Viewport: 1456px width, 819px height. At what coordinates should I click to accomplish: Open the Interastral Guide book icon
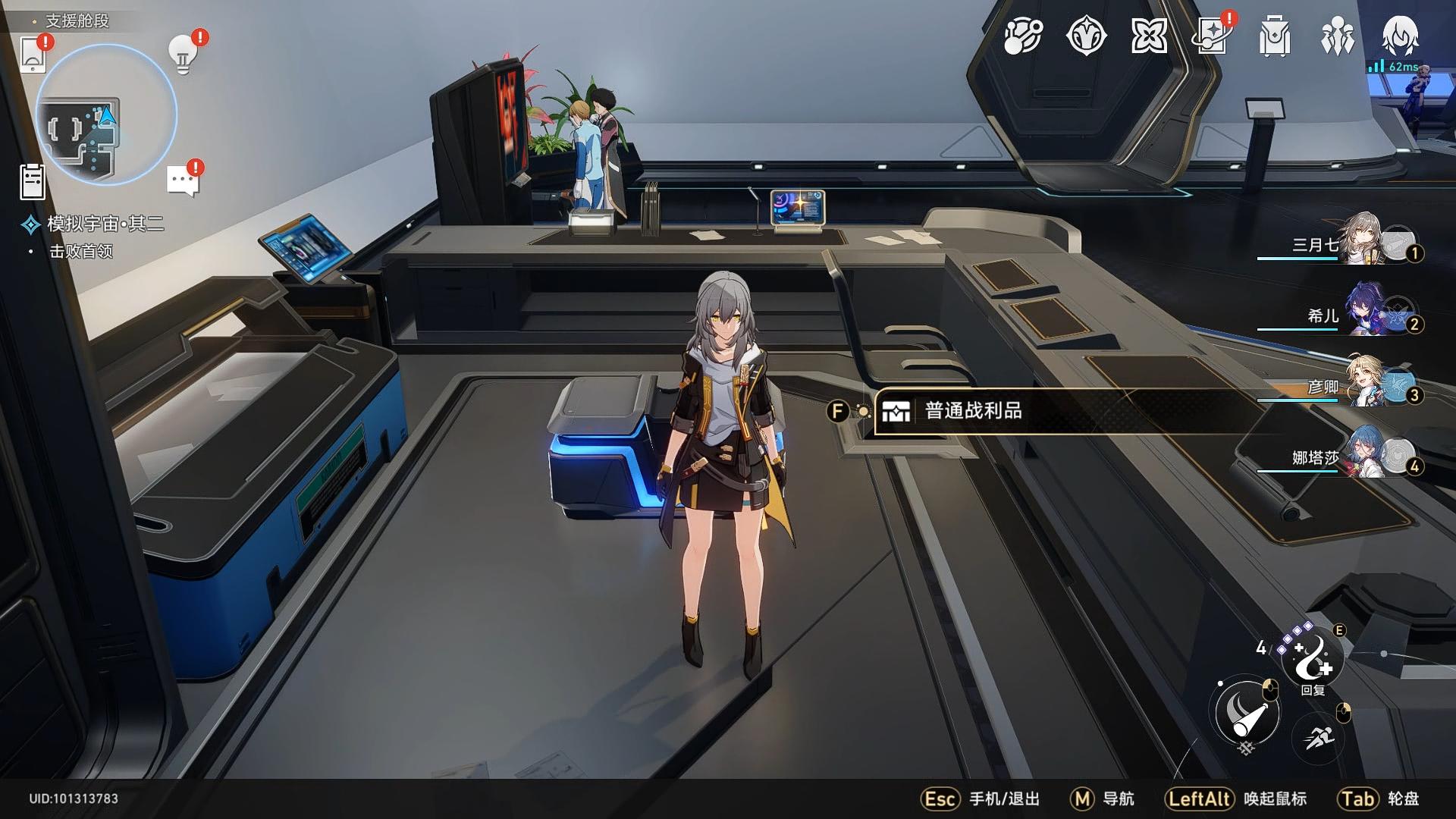click(1210, 36)
